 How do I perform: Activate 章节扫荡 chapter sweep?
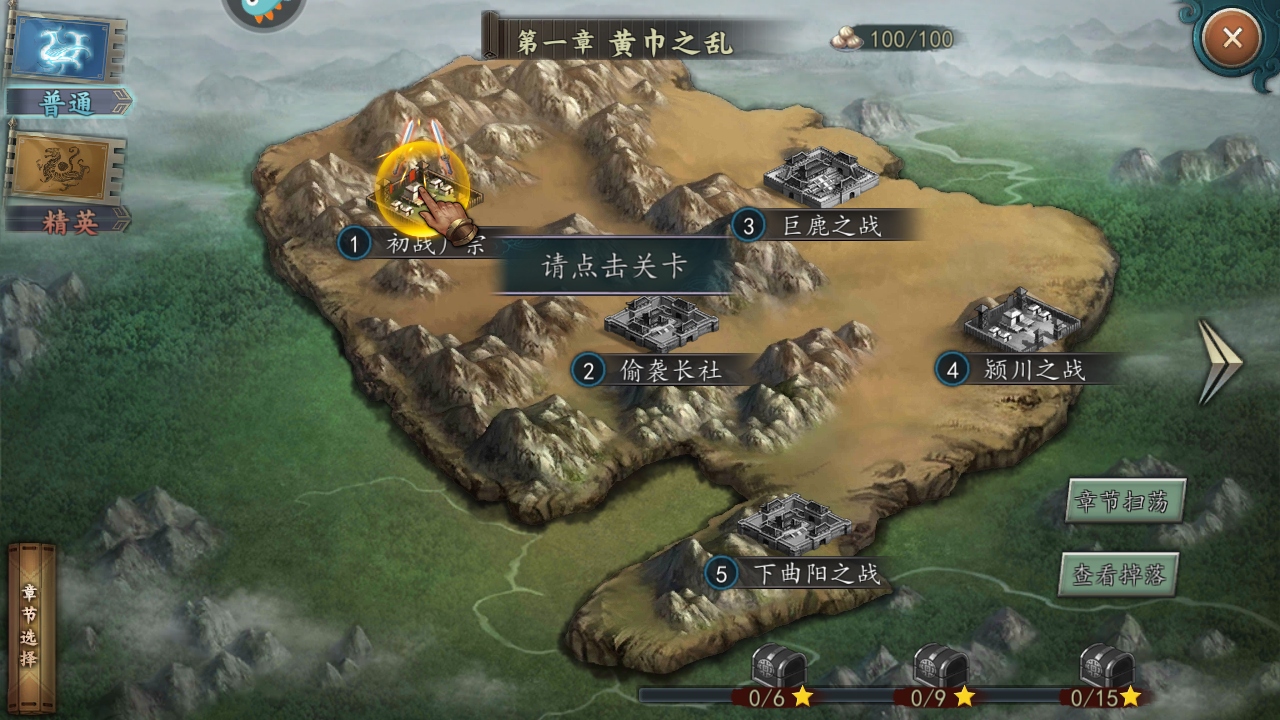point(1125,501)
